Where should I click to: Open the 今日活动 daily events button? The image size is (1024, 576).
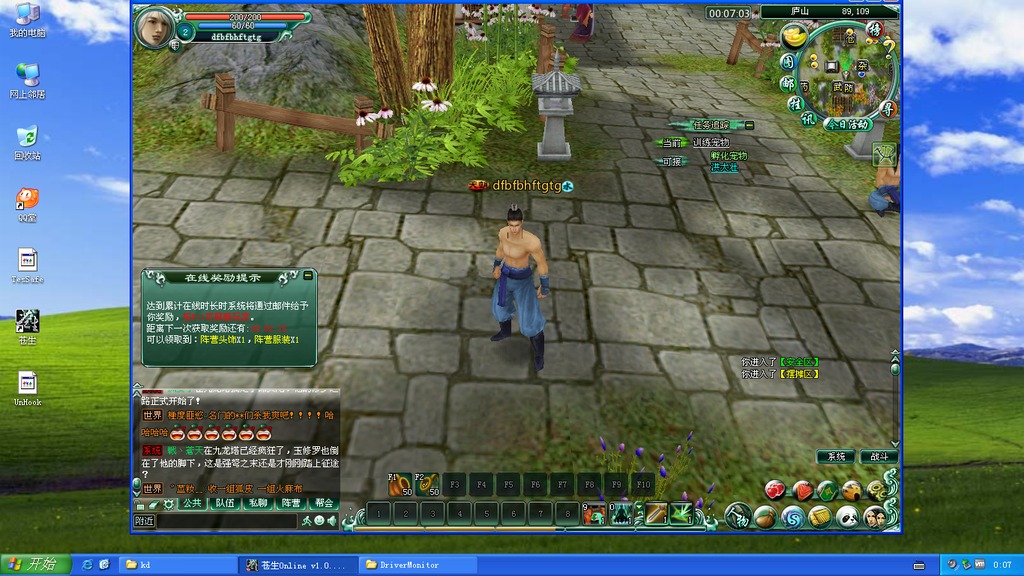coord(848,124)
